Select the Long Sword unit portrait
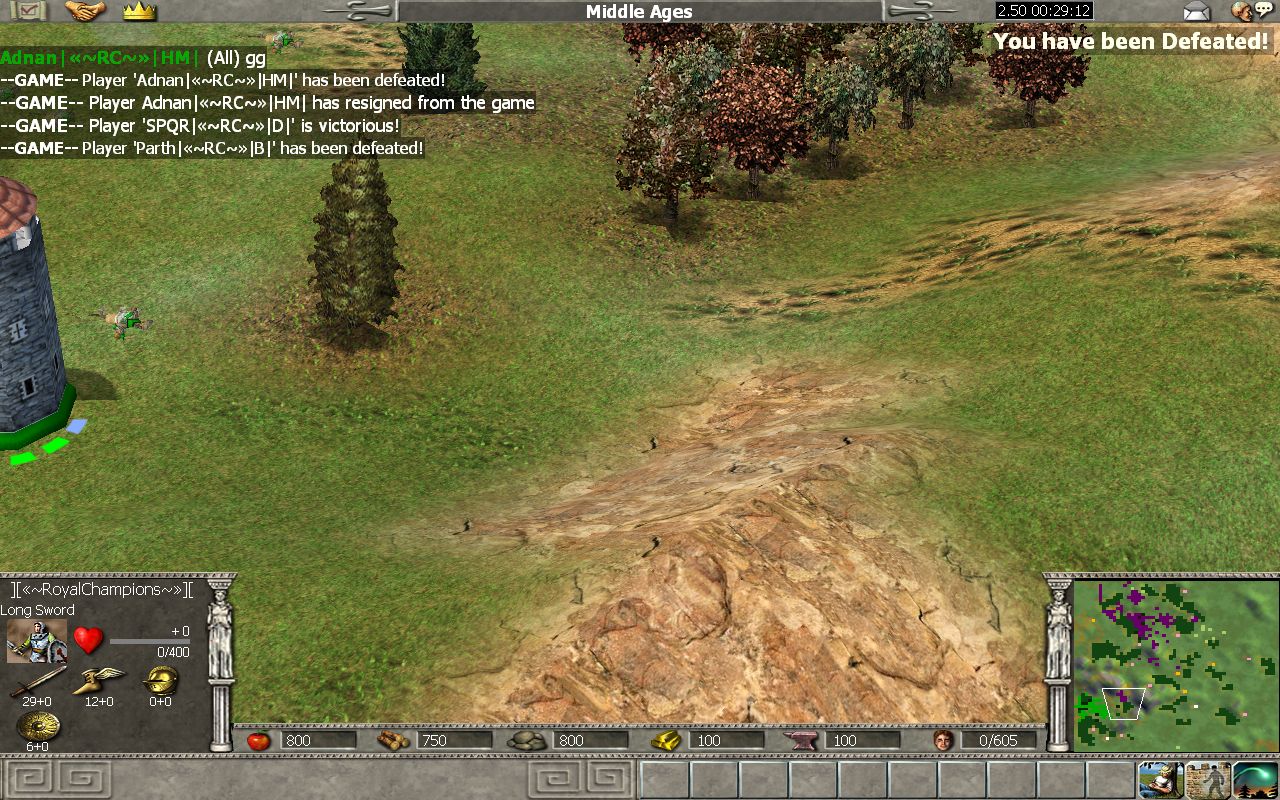Viewport: 1280px width, 800px height. point(37,641)
